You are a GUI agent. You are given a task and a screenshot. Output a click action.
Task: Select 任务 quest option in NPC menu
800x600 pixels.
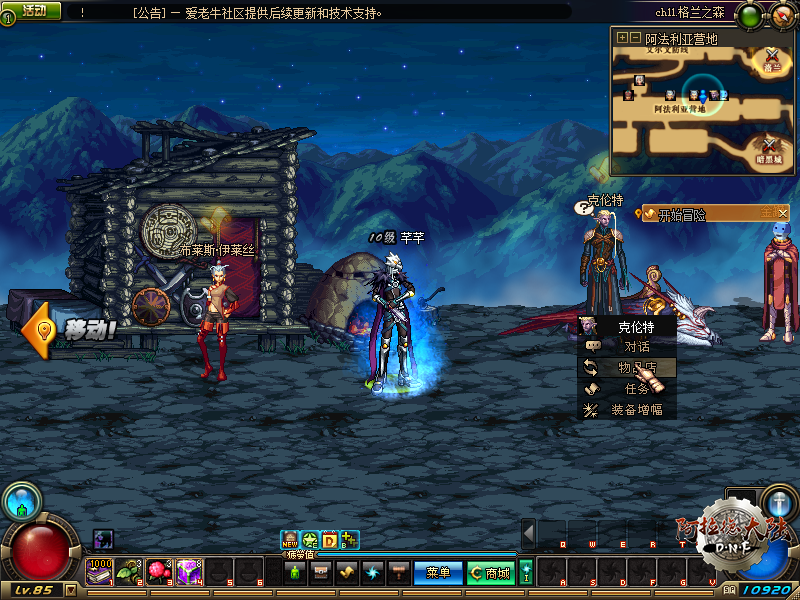(636, 389)
